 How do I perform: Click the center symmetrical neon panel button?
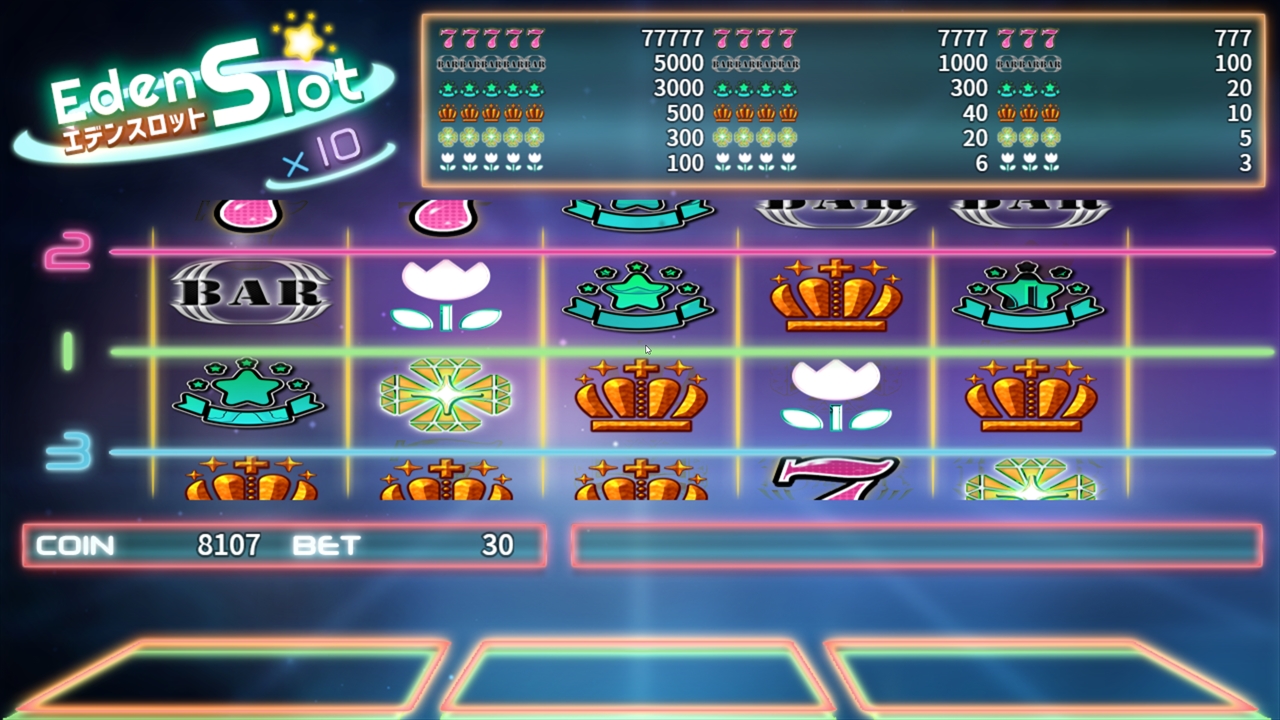[x=638, y=677]
